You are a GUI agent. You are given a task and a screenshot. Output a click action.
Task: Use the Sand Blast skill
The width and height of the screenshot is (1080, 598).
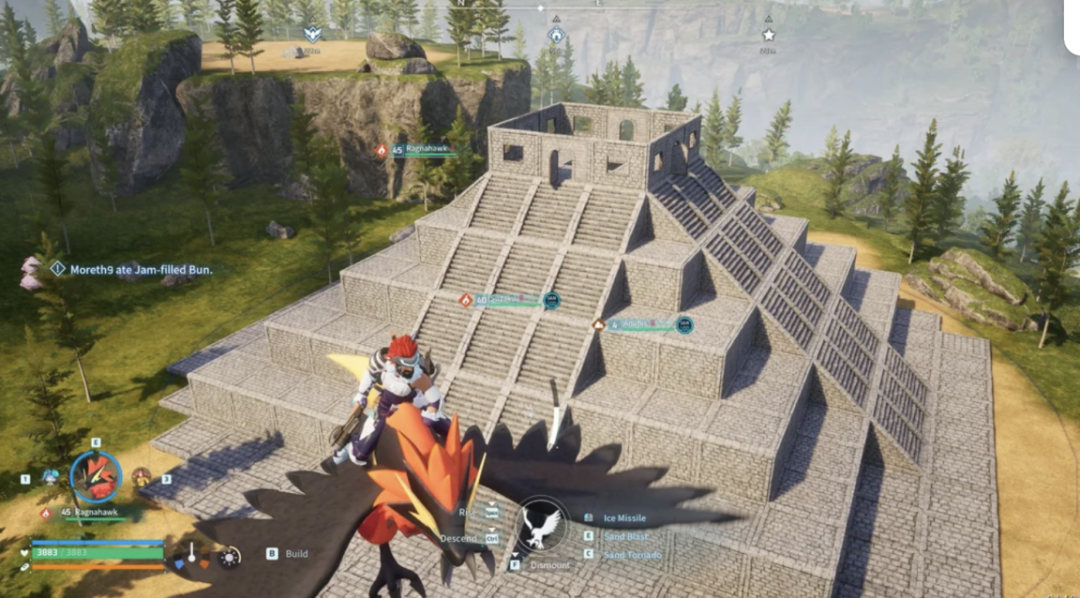coord(626,536)
